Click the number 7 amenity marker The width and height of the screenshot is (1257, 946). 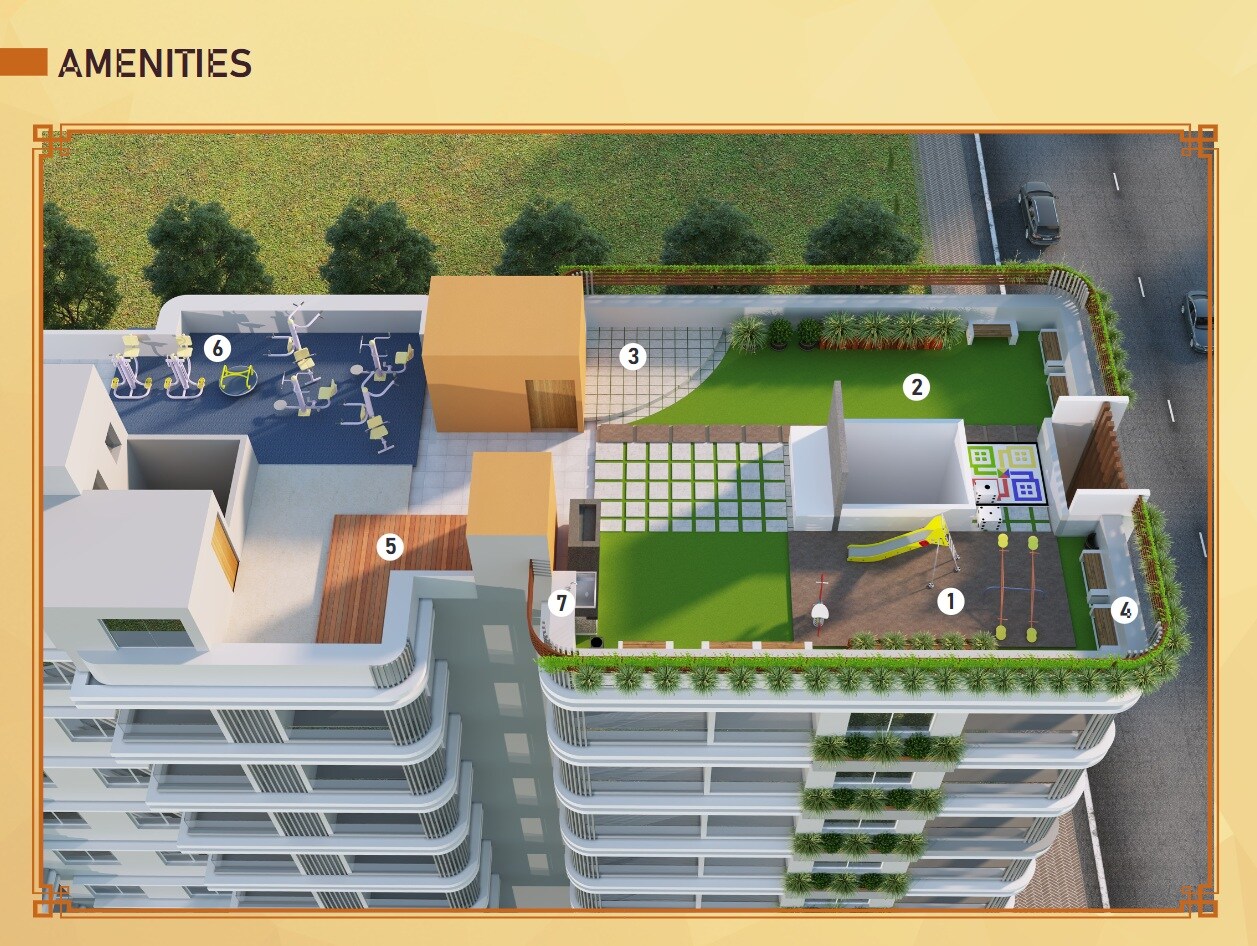tap(561, 604)
